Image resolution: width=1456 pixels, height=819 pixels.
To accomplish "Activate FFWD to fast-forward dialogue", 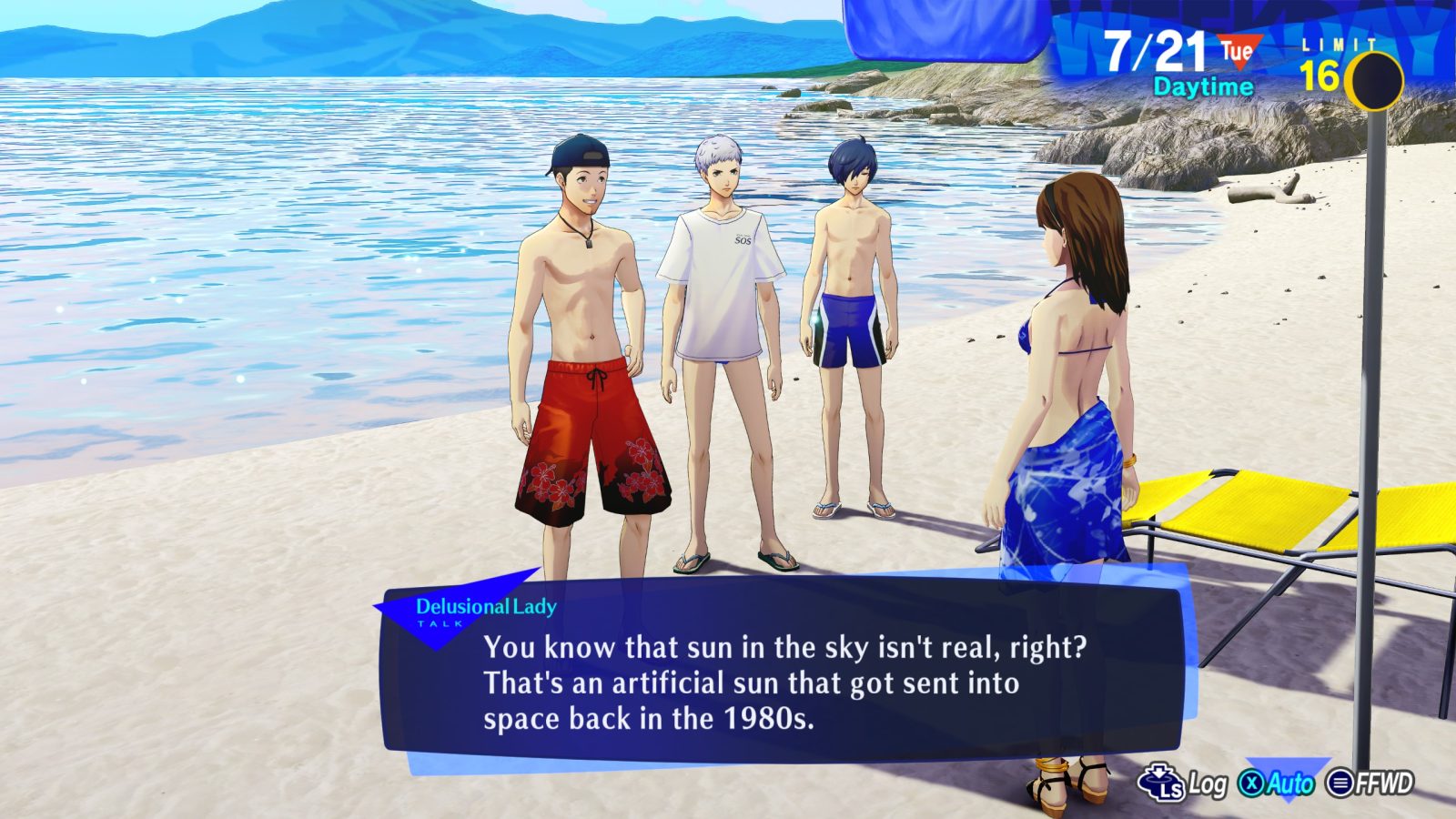I will [x=1370, y=783].
